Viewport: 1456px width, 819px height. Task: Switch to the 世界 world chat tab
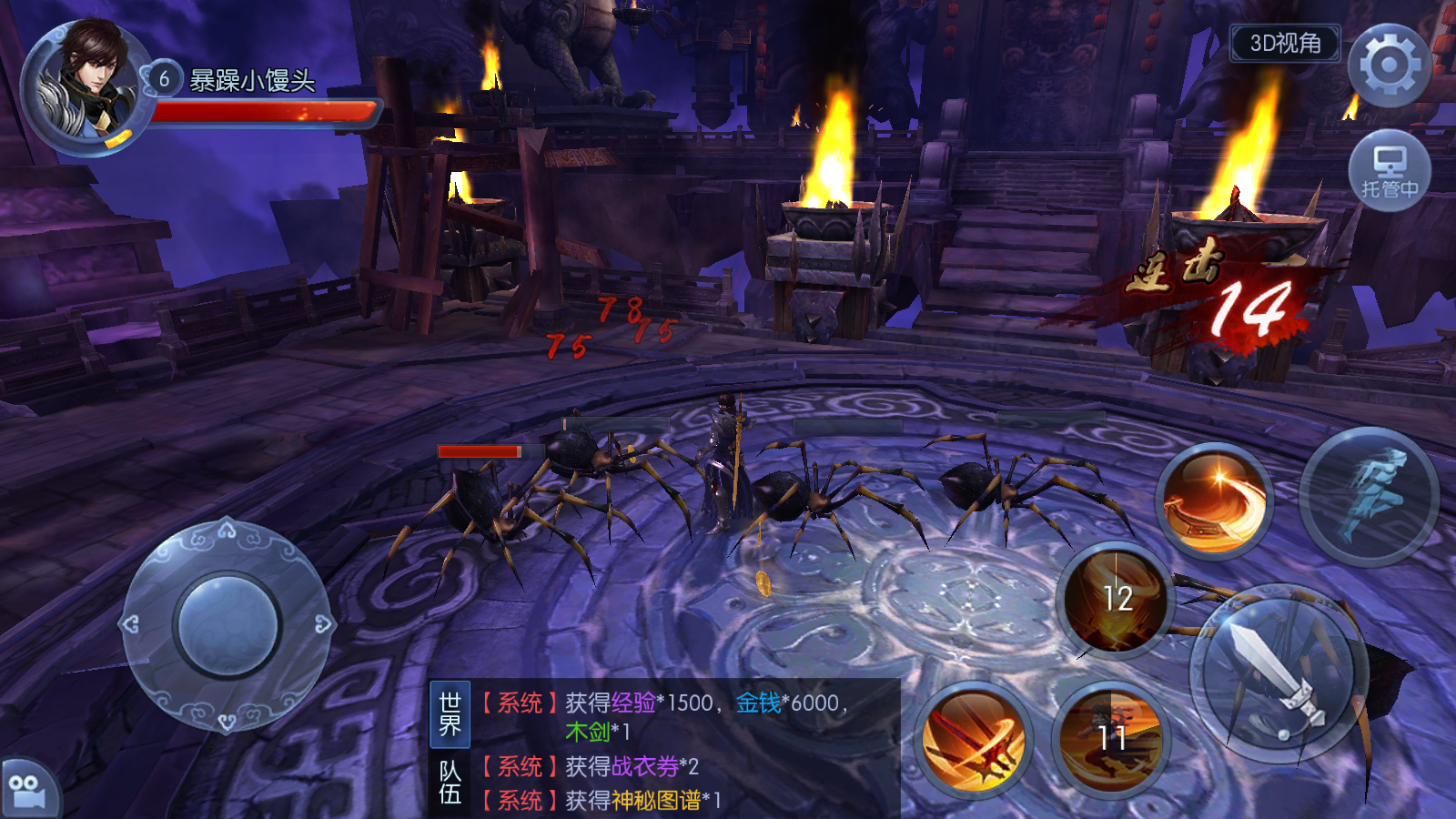[450, 714]
